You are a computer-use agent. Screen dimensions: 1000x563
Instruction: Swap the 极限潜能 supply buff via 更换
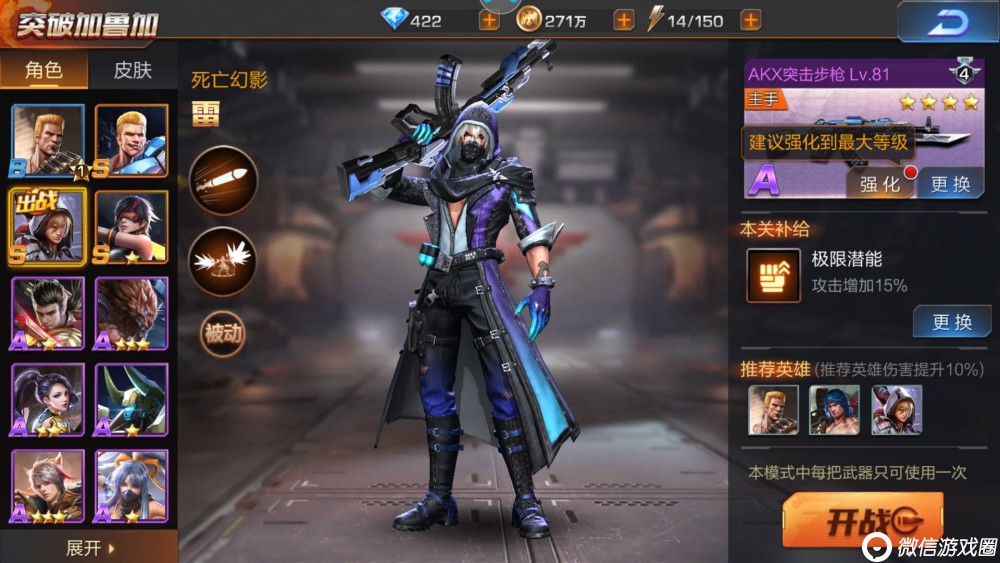(x=951, y=322)
